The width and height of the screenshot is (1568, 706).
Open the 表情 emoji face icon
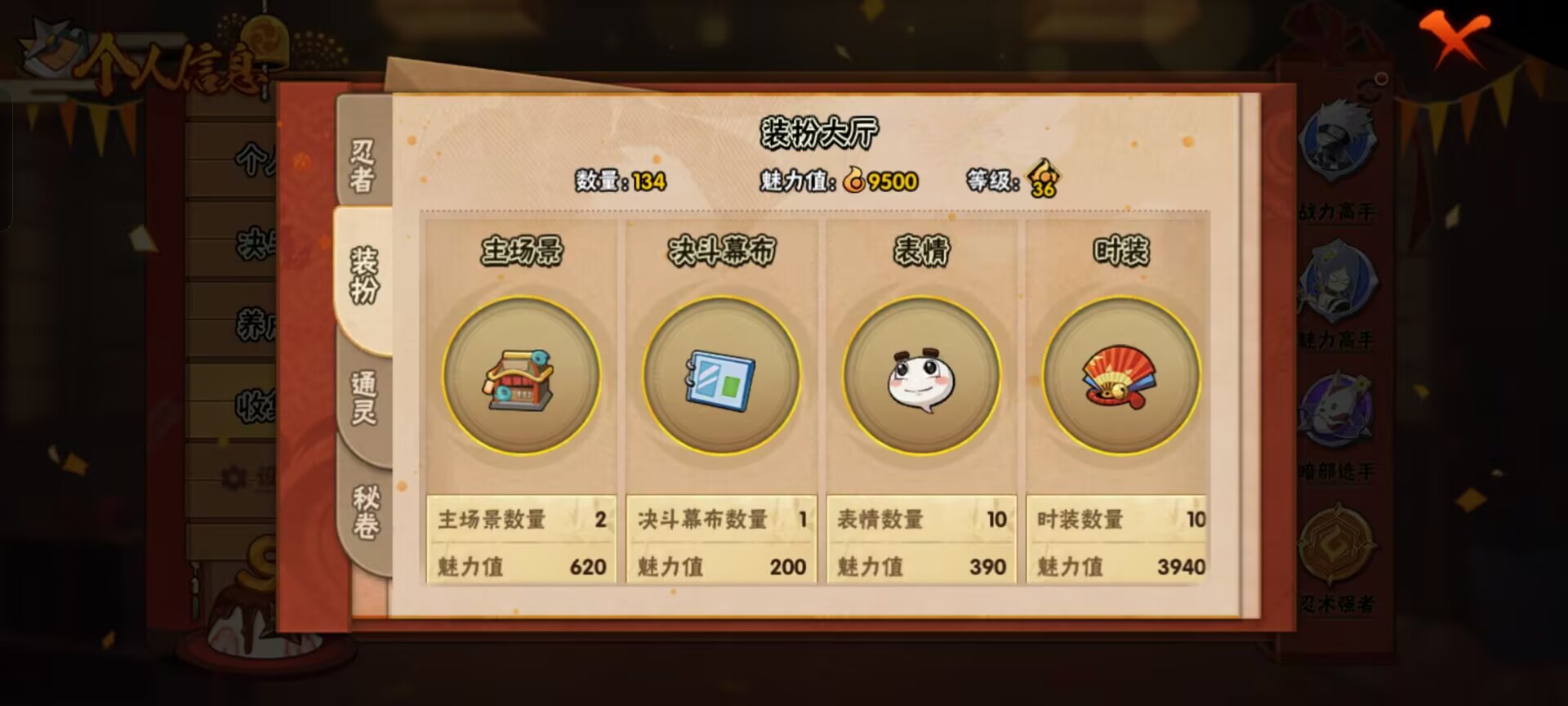(921, 378)
